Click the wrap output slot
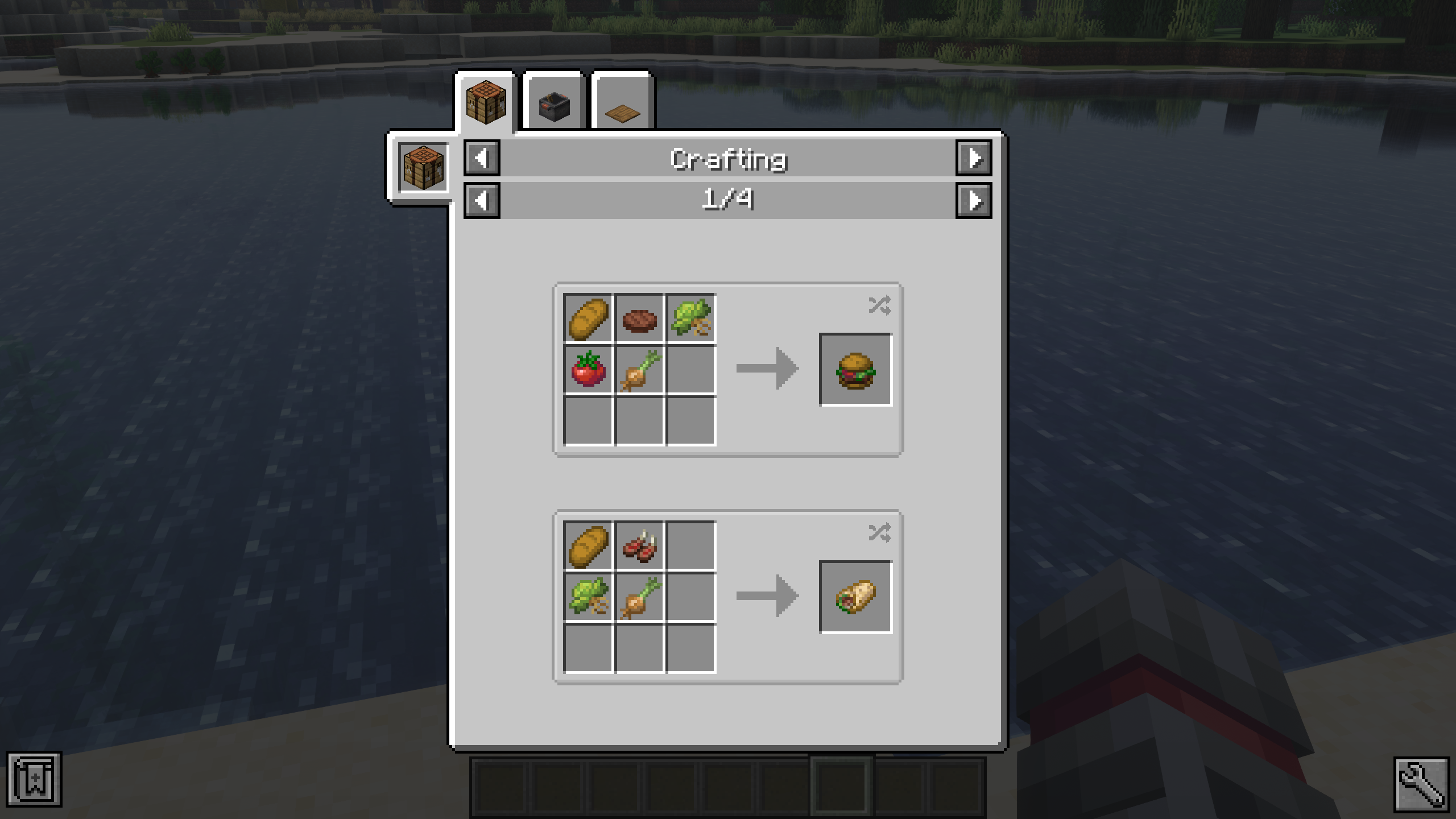Viewport: 1456px width, 819px height. coord(855,597)
